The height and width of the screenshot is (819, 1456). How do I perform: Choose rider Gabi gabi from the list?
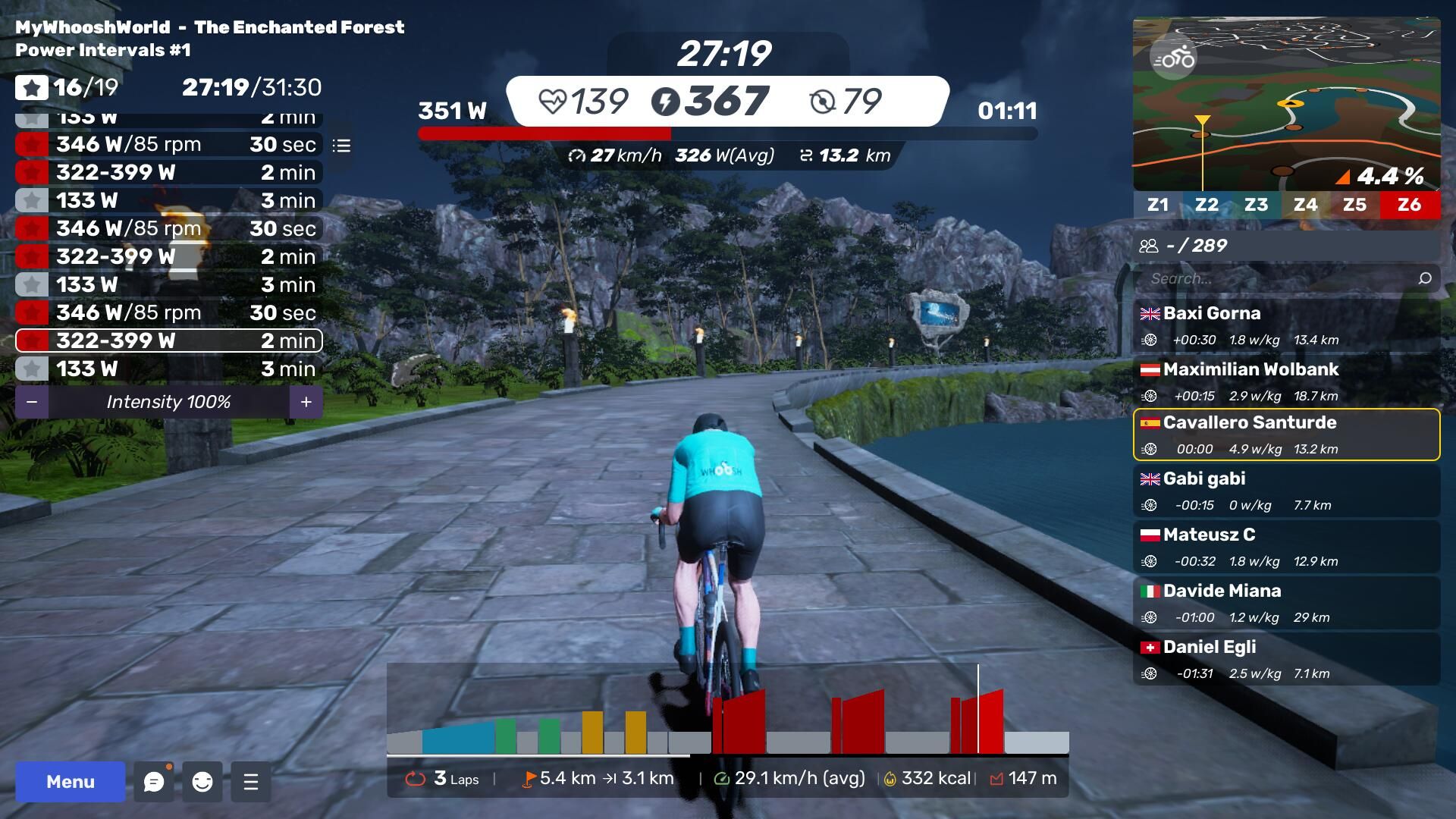pyautogui.click(x=1286, y=491)
